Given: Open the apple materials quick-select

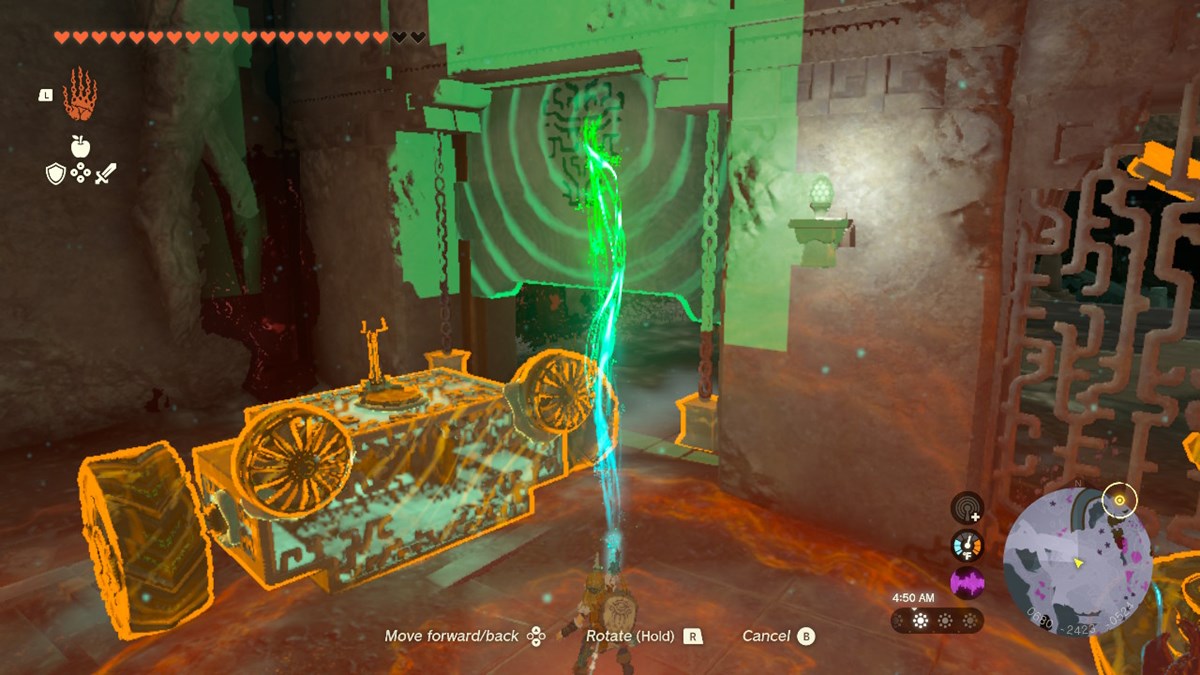Looking at the screenshot, I should pyautogui.click(x=80, y=146).
